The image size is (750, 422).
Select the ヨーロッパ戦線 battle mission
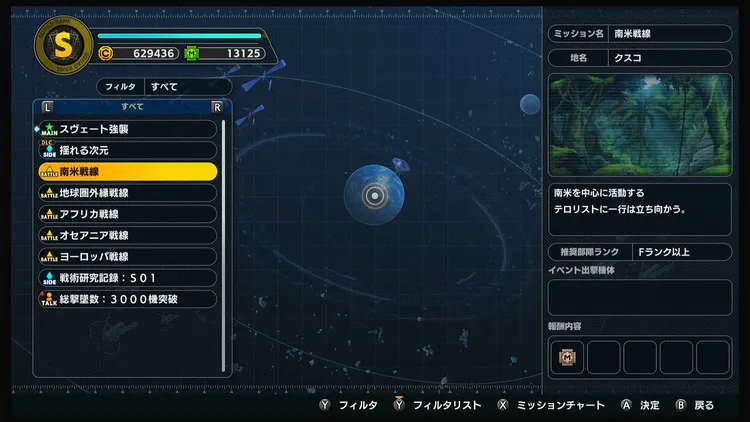[128, 256]
